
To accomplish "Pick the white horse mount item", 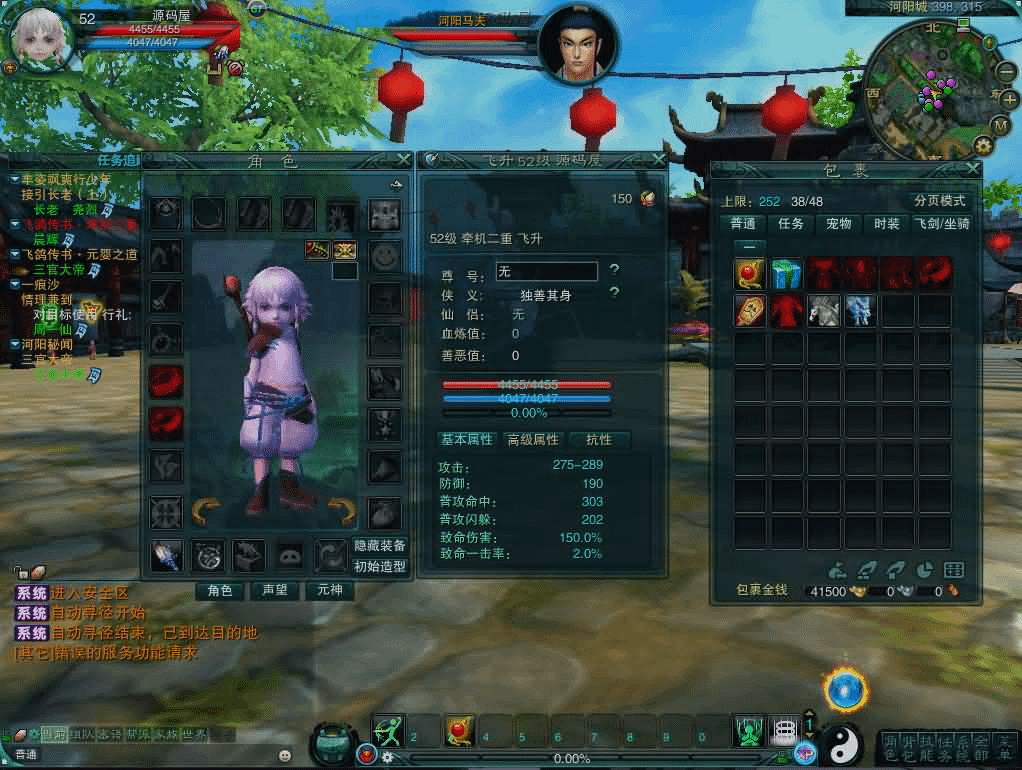I will (823, 309).
